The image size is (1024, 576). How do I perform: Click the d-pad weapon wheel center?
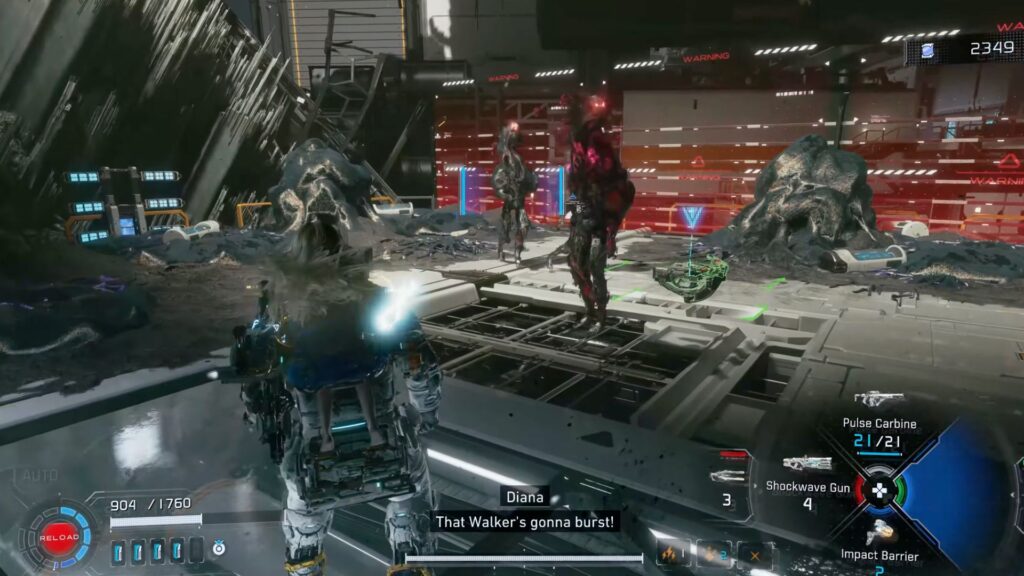879,490
